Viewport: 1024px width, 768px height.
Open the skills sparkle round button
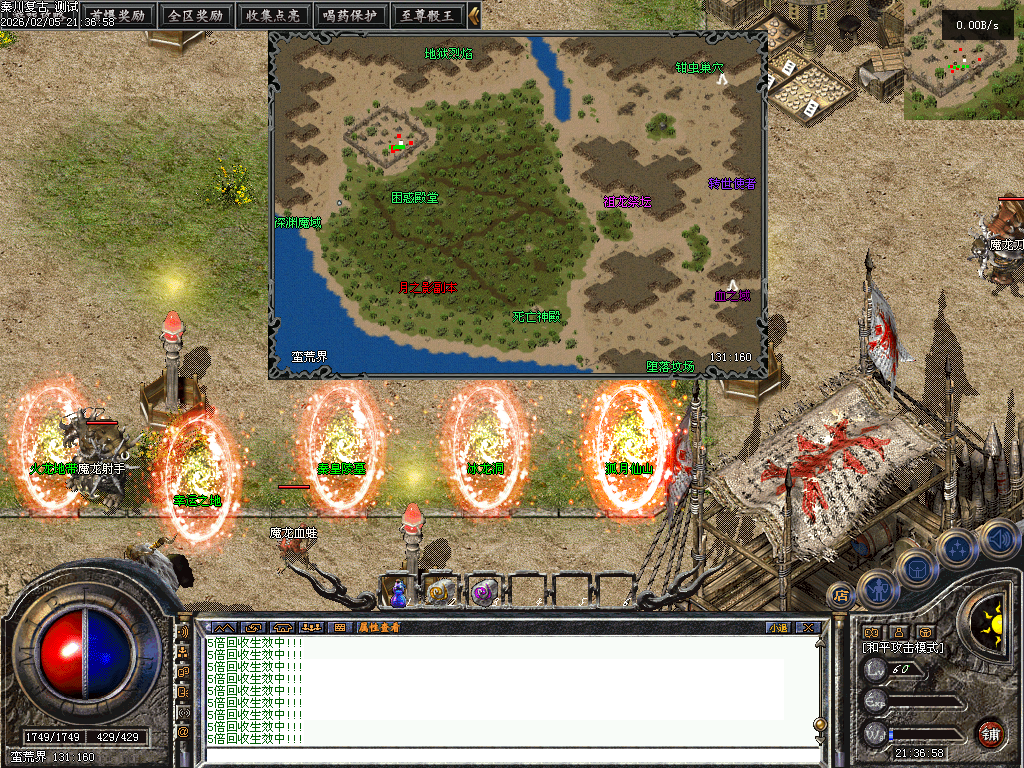(956, 547)
